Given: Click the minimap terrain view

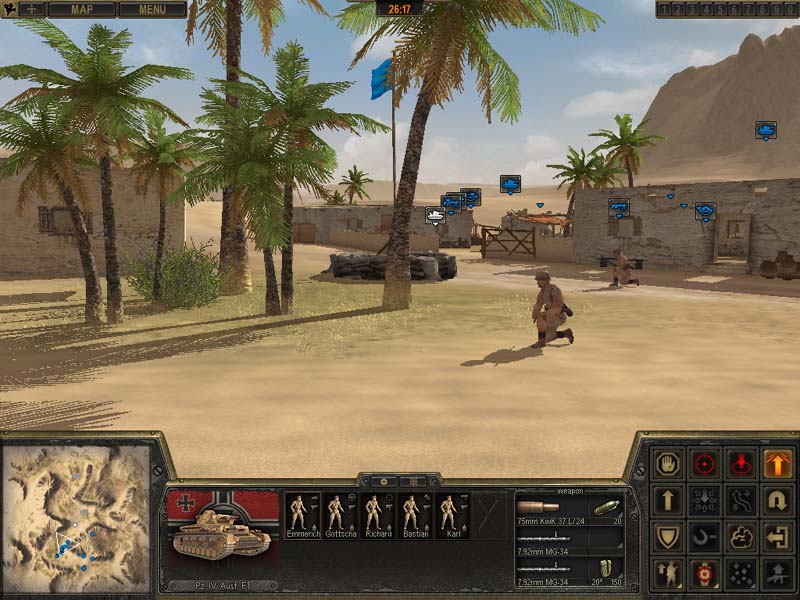Looking at the screenshot, I should pos(75,518).
